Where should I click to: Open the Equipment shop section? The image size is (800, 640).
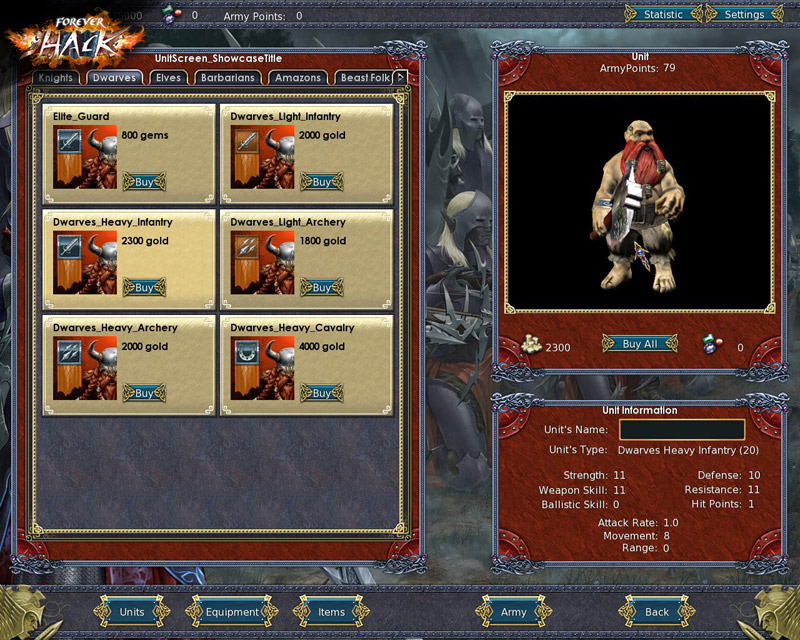tap(232, 612)
